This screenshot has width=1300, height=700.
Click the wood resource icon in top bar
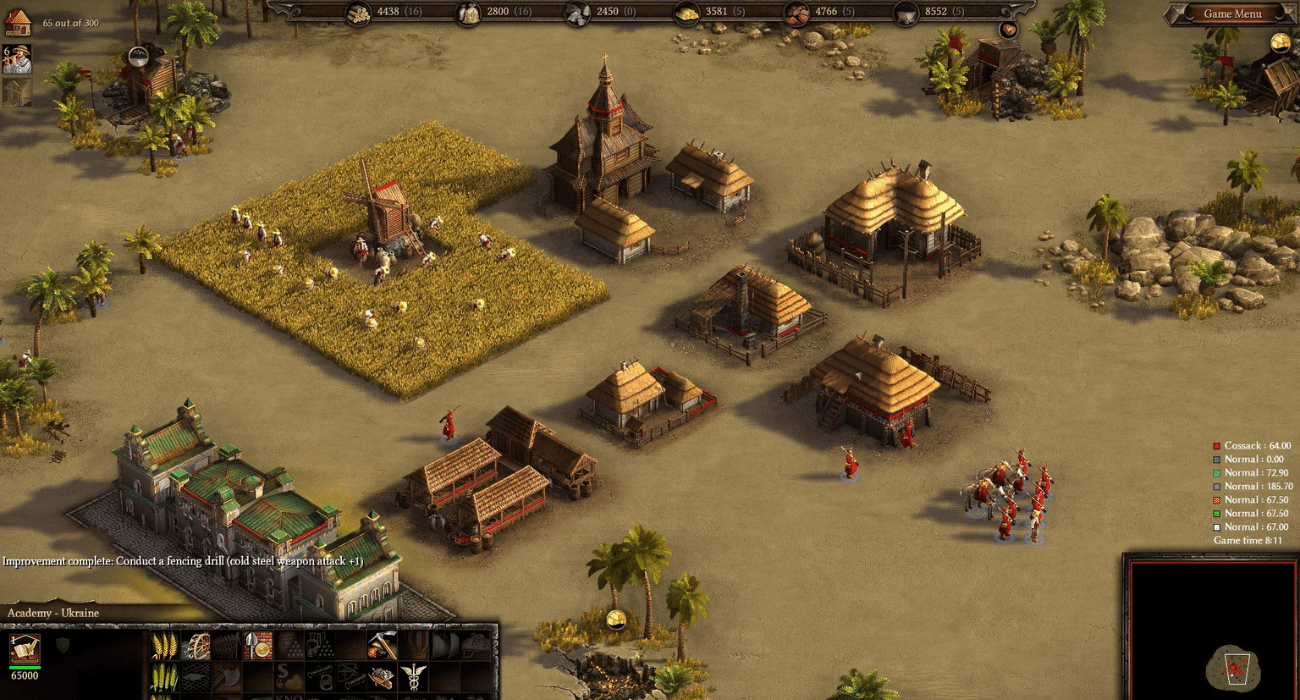(358, 14)
